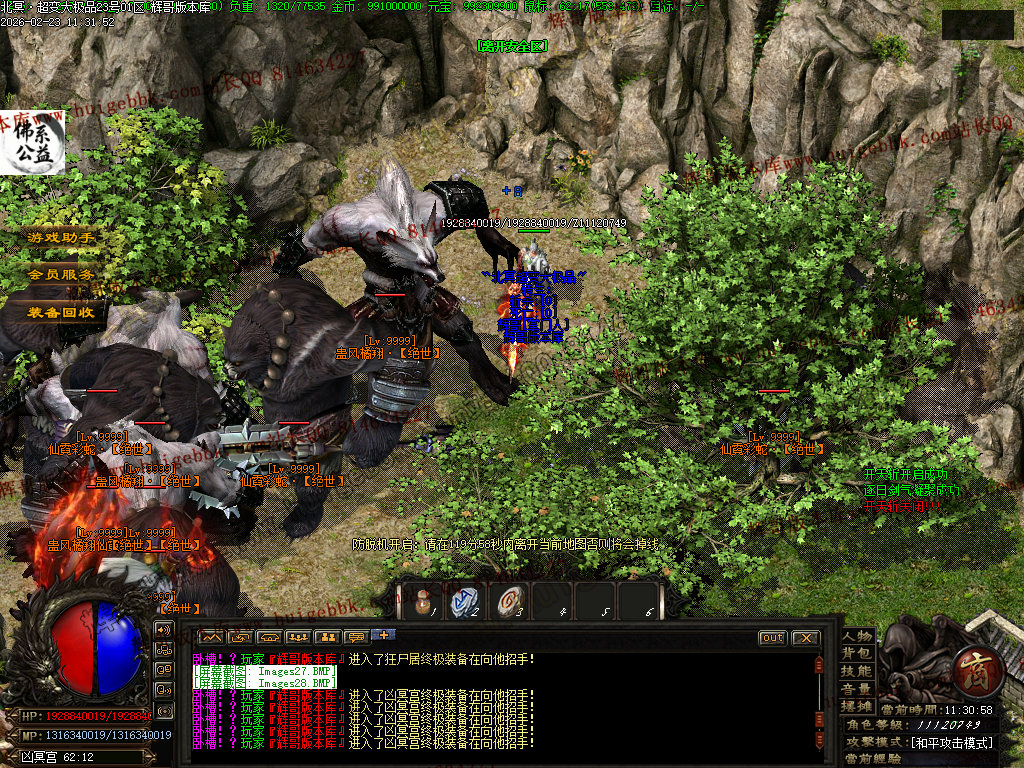1024x768 pixels.
Task: Click the speaker chat channel icon
Action: [x=164, y=629]
